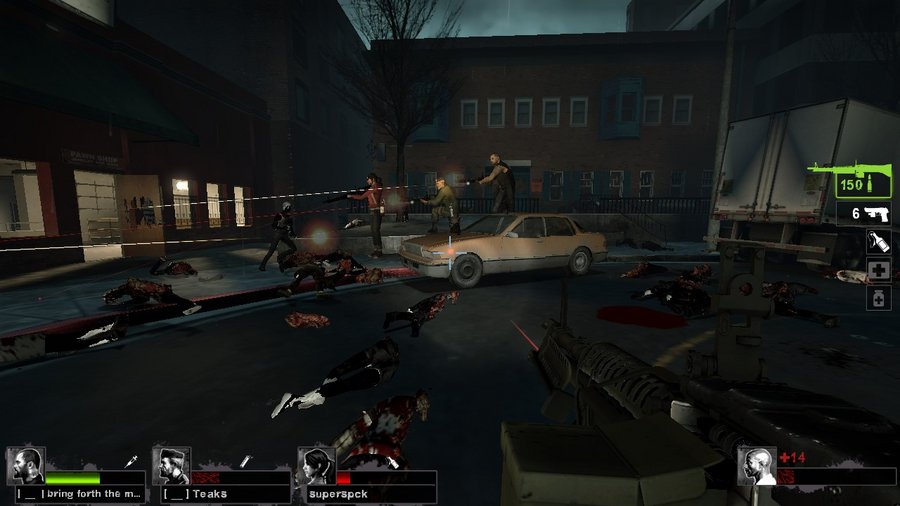Click your own bald survivor portrait
The width and height of the screenshot is (900, 506).
(x=757, y=466)
